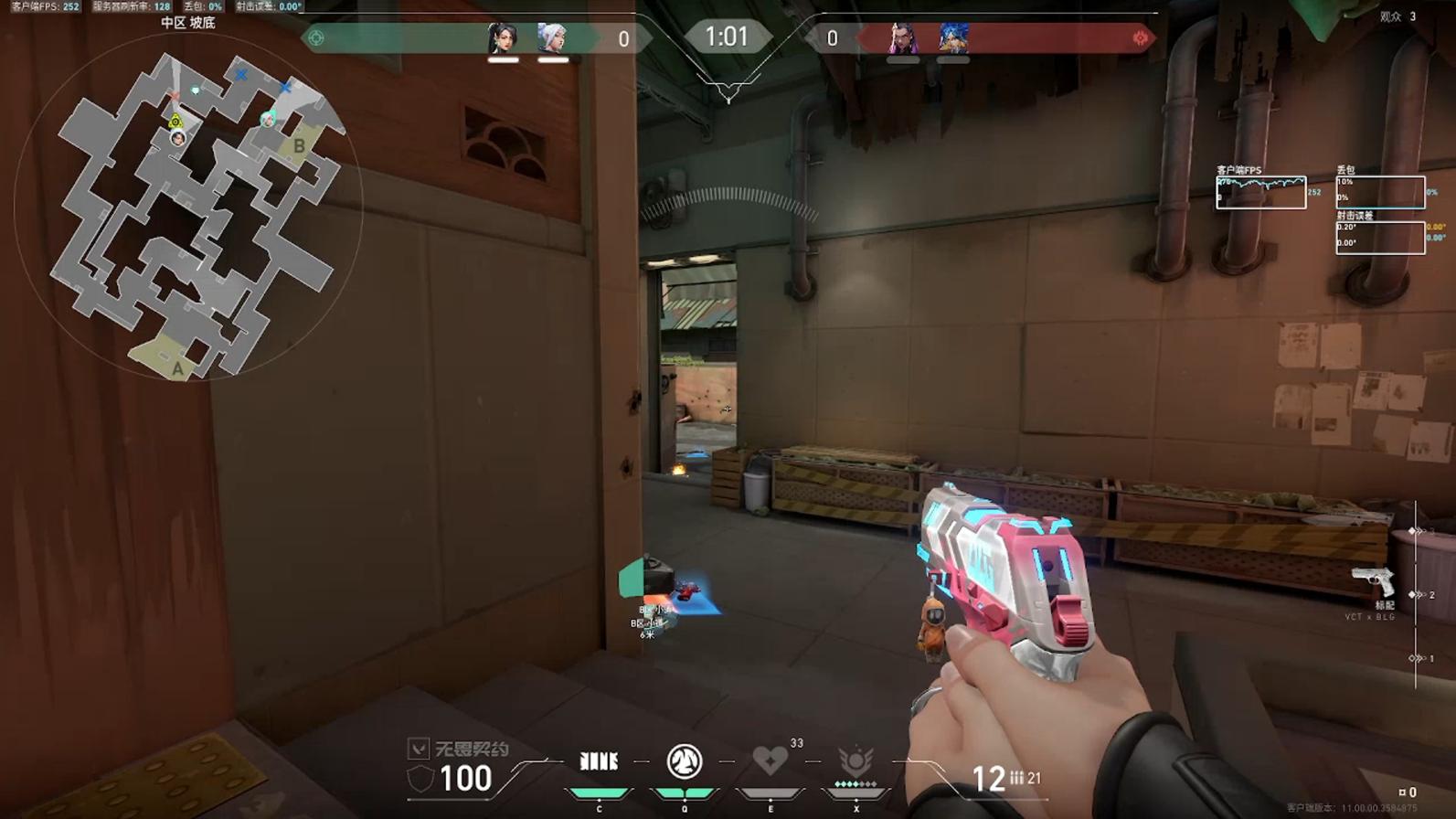
Task: Activate the Resurrection ultimate icon
Action: [856, 760]
